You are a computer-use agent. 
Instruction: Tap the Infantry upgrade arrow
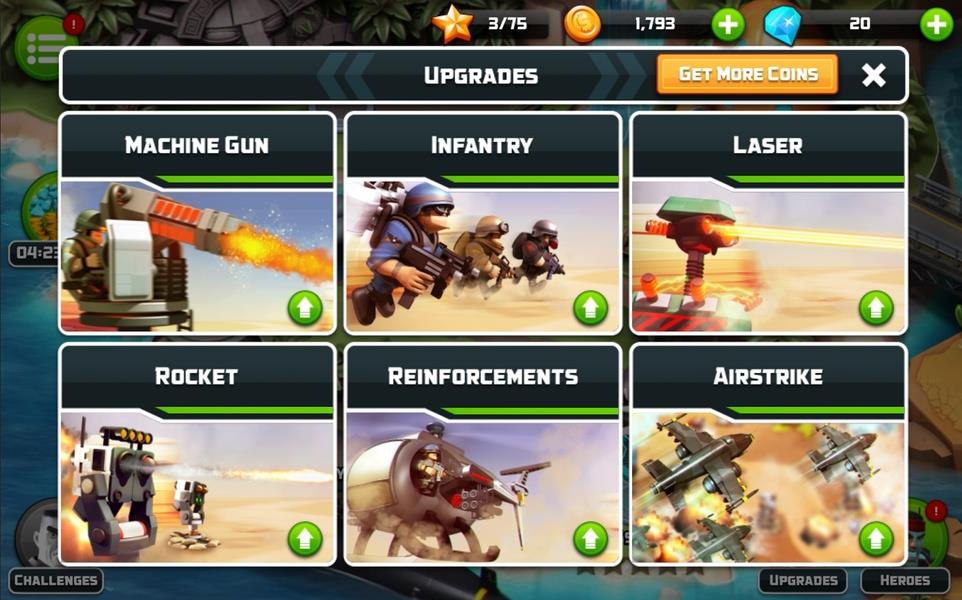[x=590, y=308]
